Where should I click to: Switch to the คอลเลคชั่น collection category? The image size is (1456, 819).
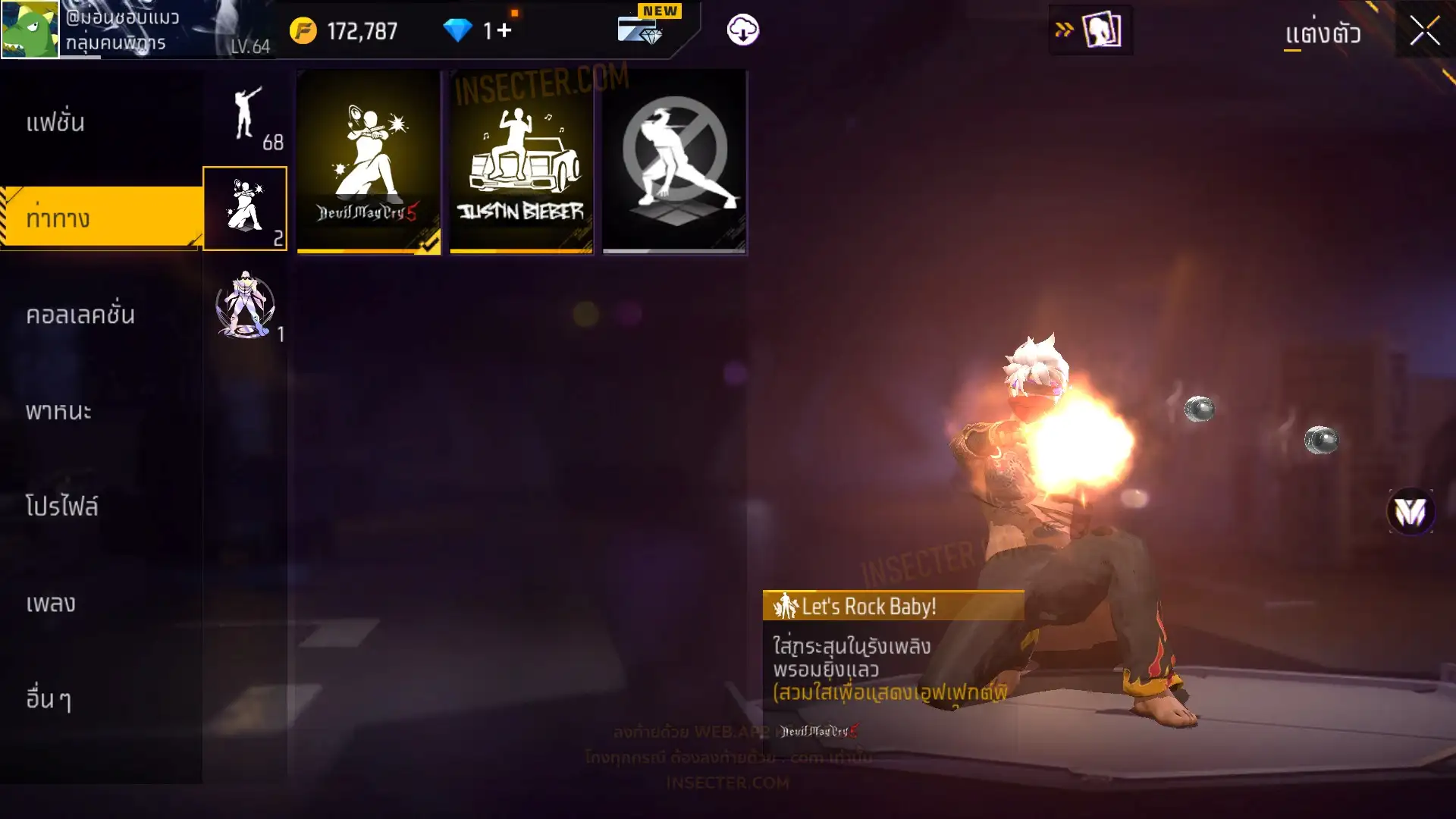click(80, 314)
